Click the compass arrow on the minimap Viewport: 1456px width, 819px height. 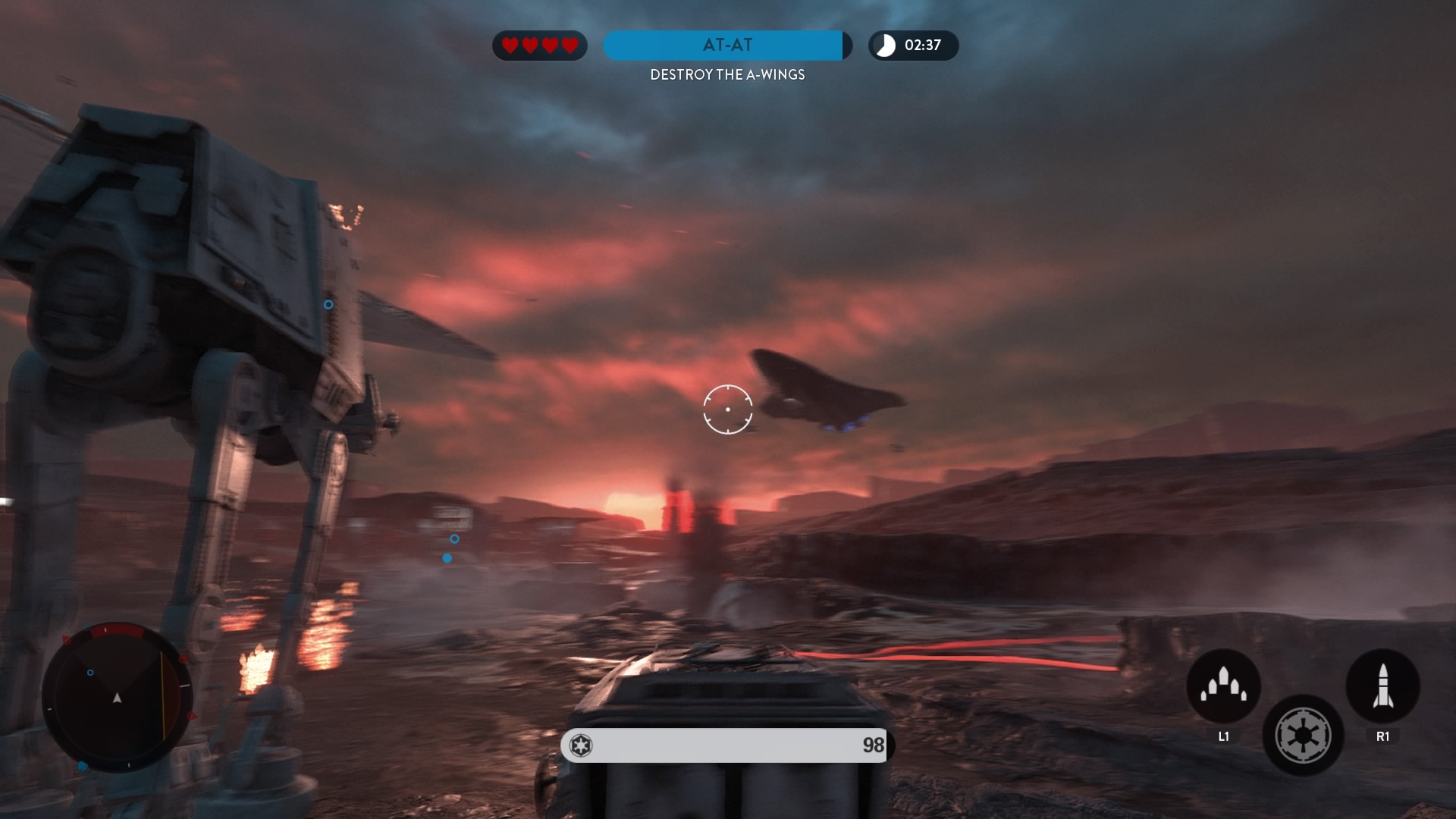(x=118, y=696)
